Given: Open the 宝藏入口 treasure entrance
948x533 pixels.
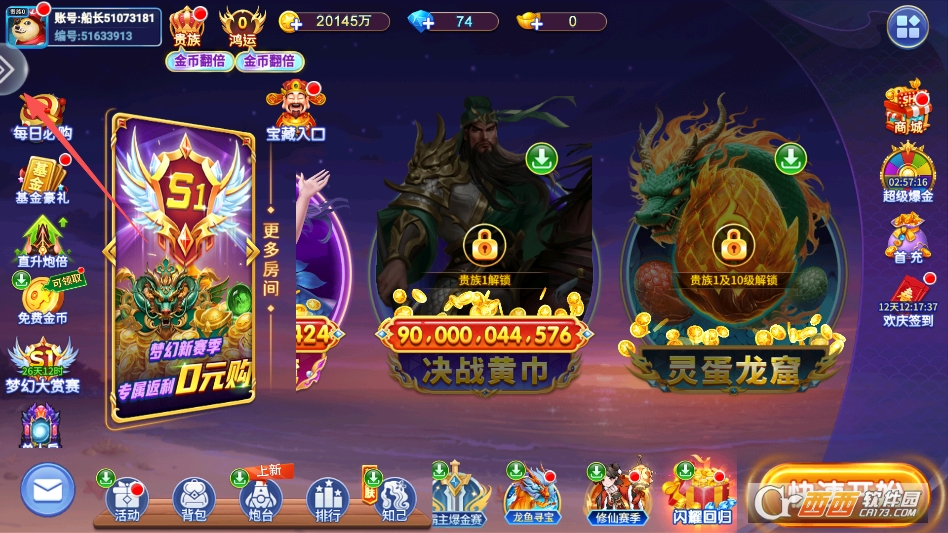Looking at the screenshot, I should click(x=296, y=110).
